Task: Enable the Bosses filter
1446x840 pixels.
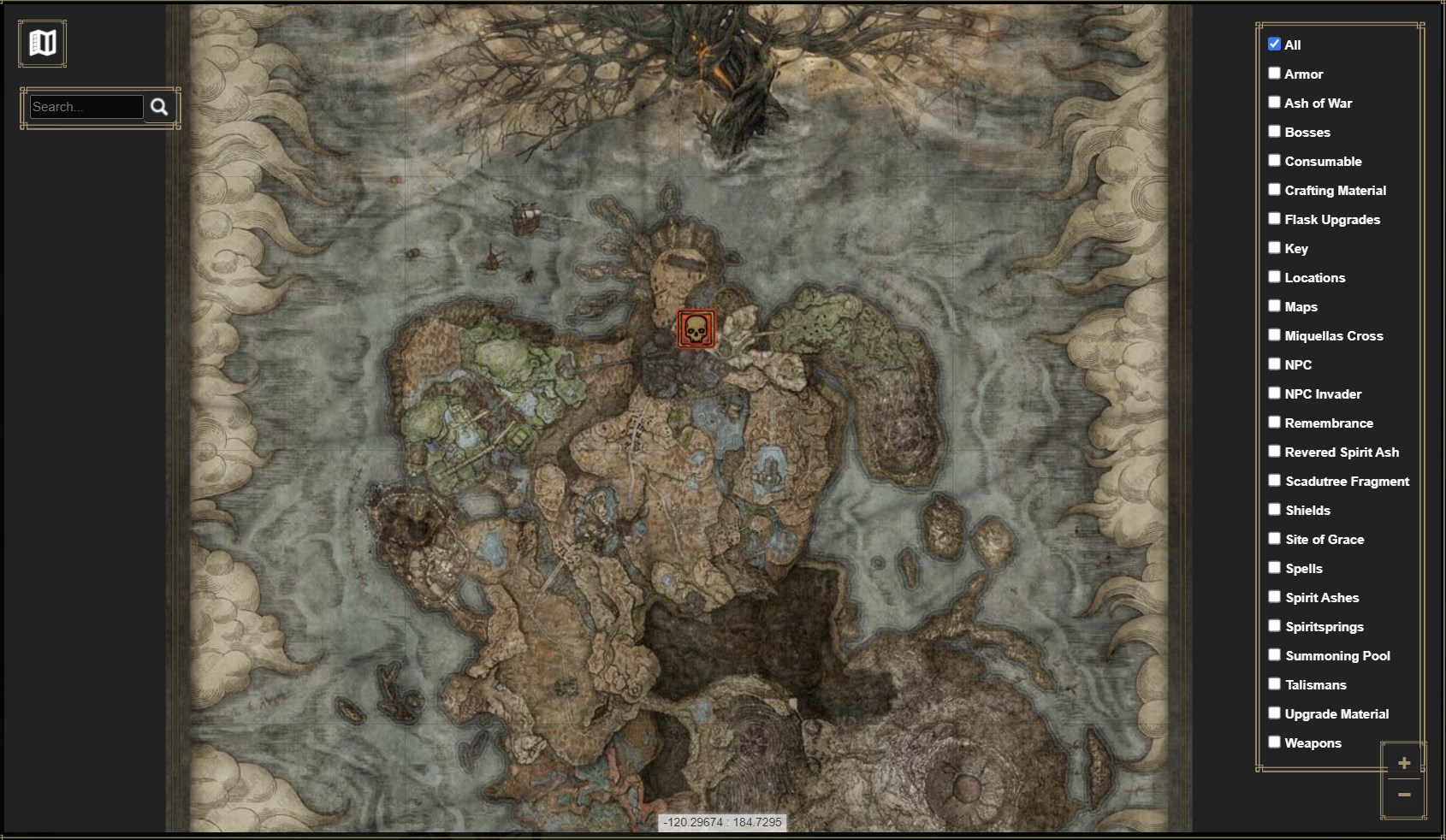Action: tap(1275, 131)
